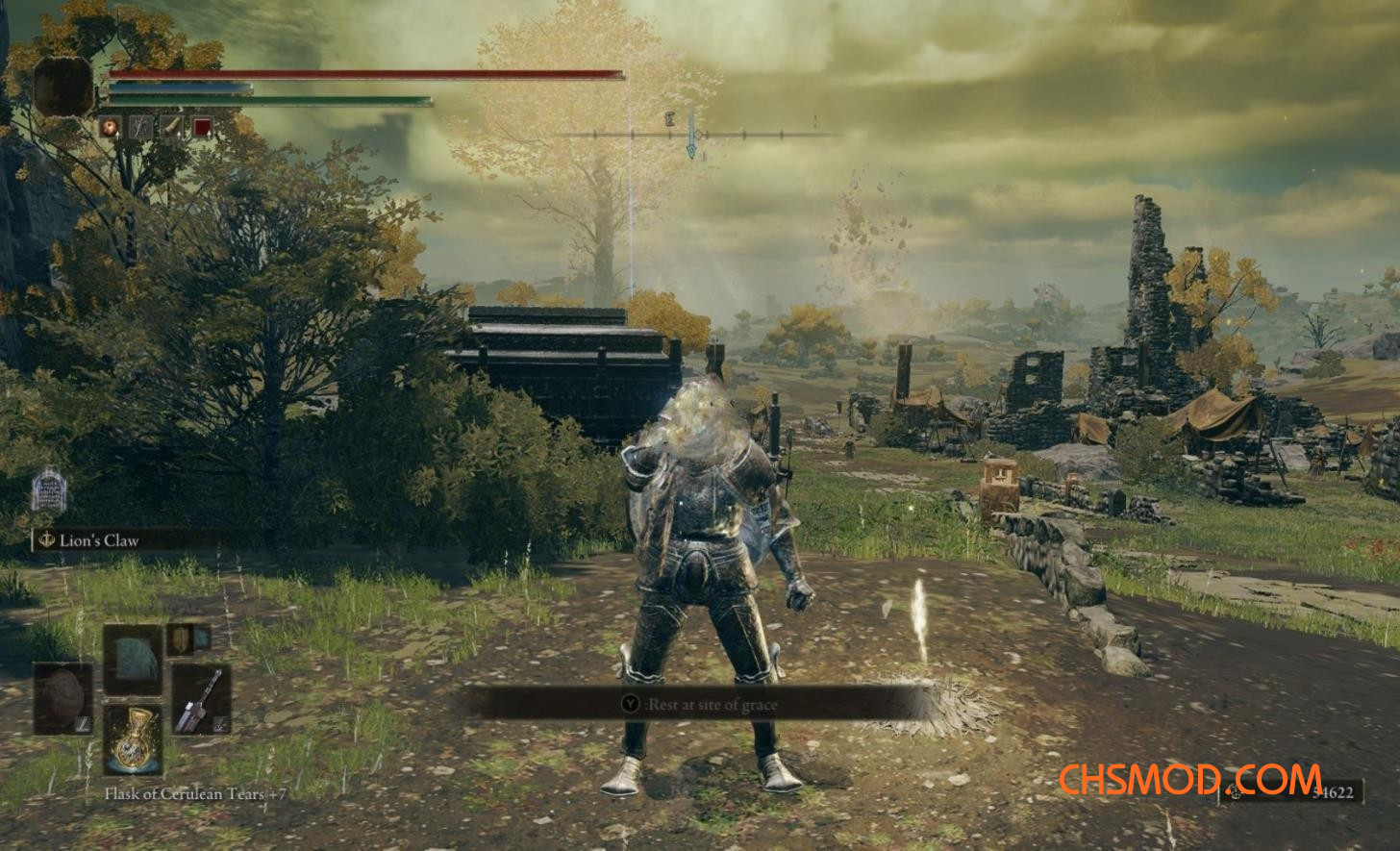Screen dimensions: 1400x851
Task: Select the memorized spell icon in the HUD
Action: tap(109, 125)
